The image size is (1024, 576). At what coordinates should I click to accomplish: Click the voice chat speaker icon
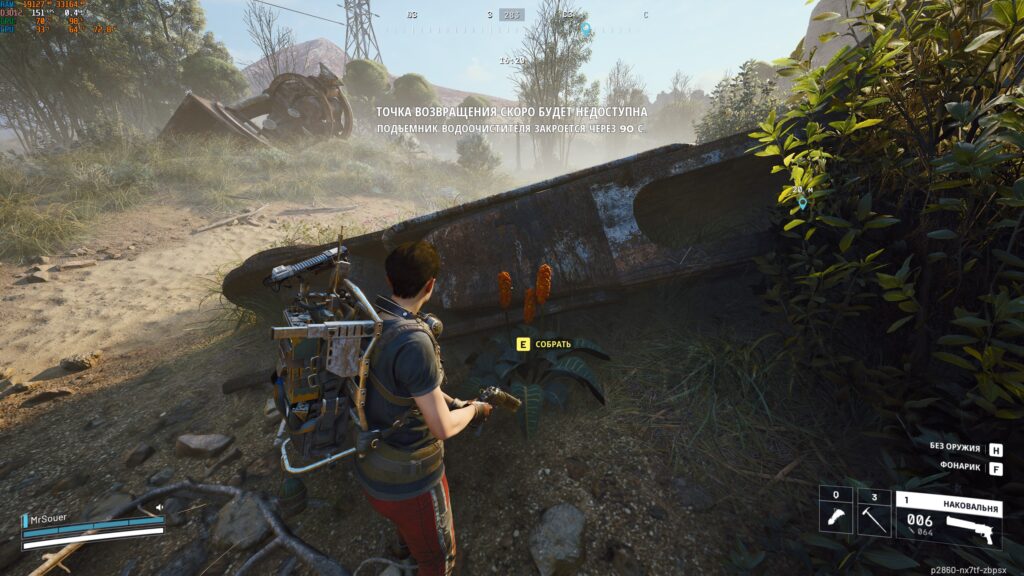click(x=158, y=507)
